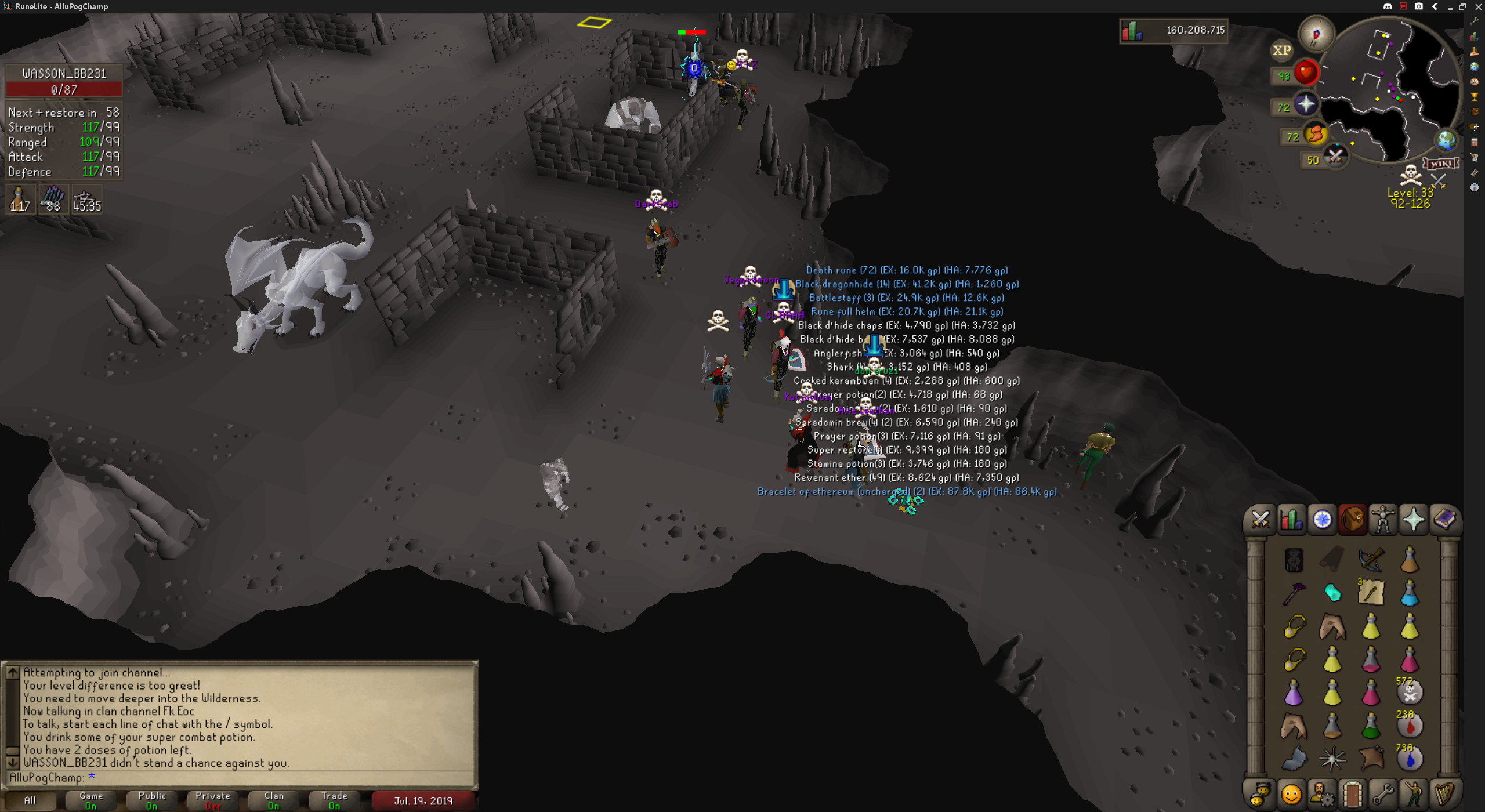Open the purple spellbook Magic tab
Screen dimensions: 1485x812
(1444, 519)
